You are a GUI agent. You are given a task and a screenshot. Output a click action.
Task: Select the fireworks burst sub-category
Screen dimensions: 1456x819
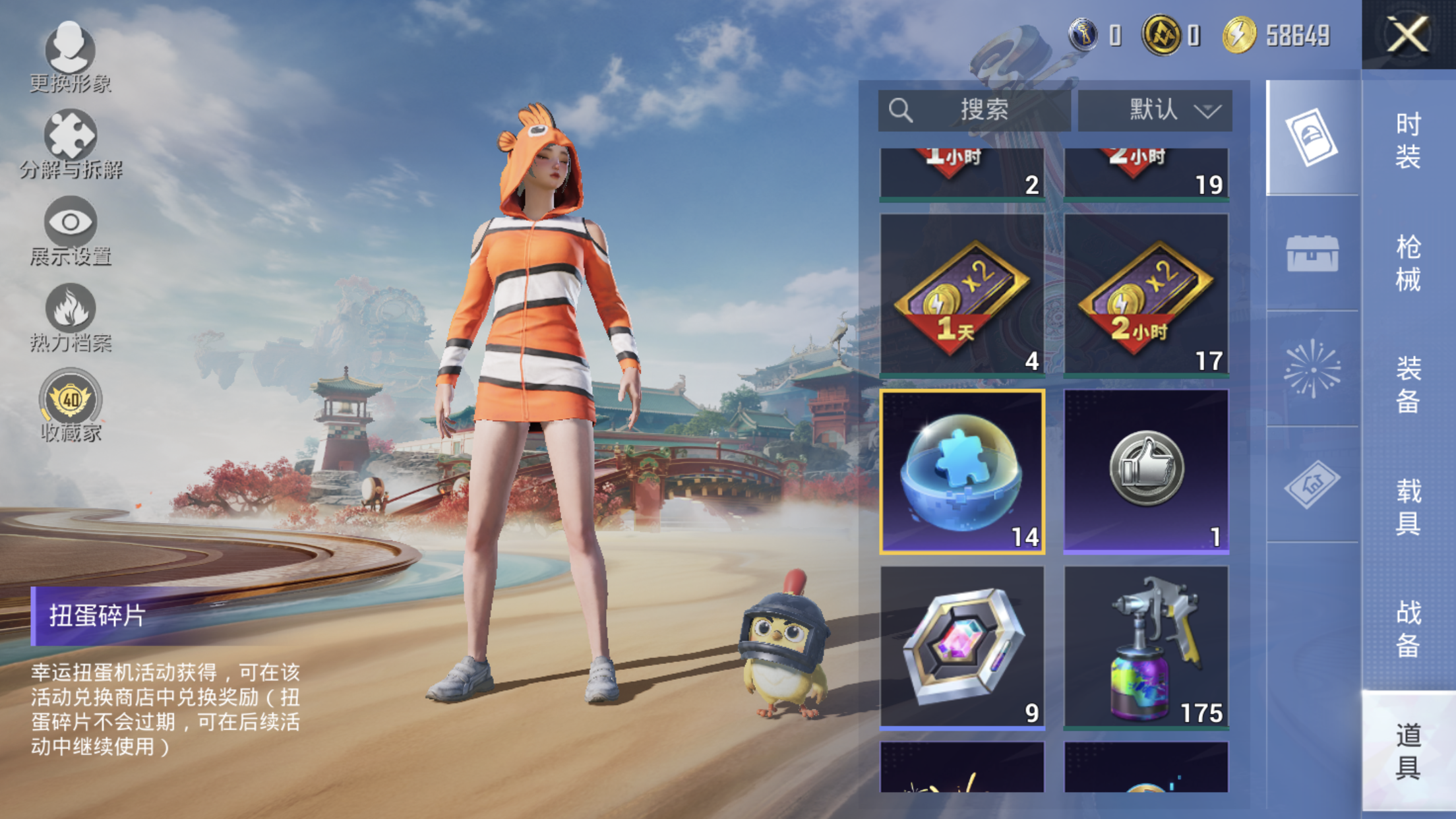1312,369
